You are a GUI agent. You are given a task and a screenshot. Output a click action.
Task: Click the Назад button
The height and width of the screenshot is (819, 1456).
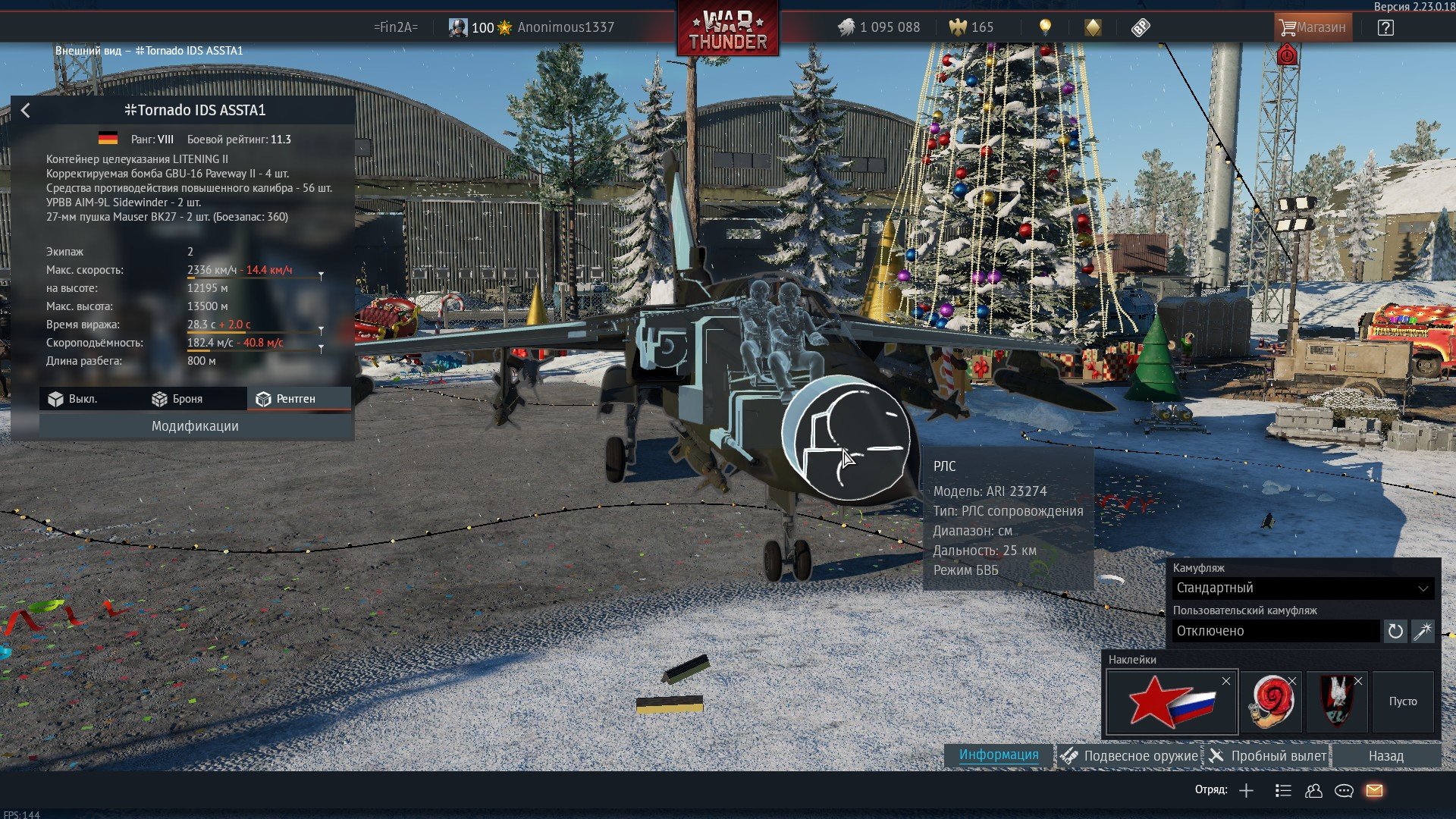(1385, 756)
